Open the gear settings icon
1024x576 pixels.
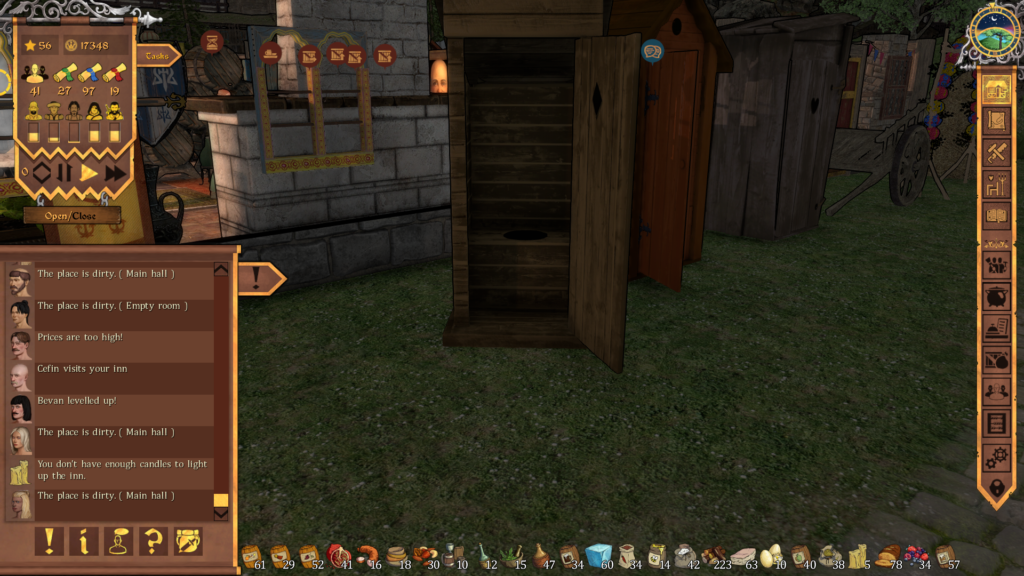tap(996, 456)
